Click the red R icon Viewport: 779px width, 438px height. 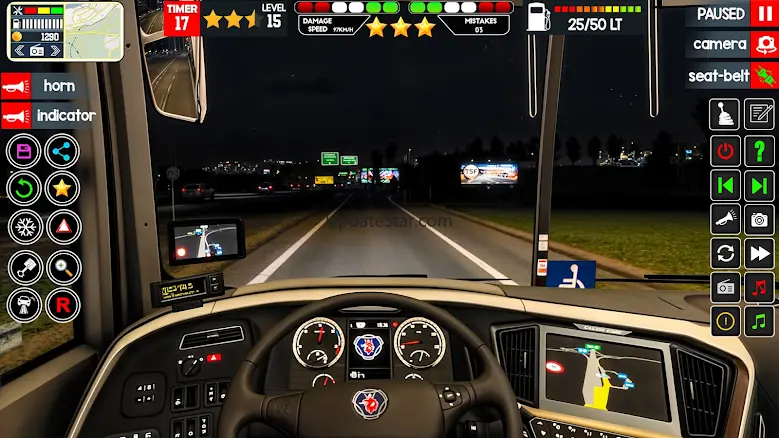pyautogui.click(x=63, y=305)
